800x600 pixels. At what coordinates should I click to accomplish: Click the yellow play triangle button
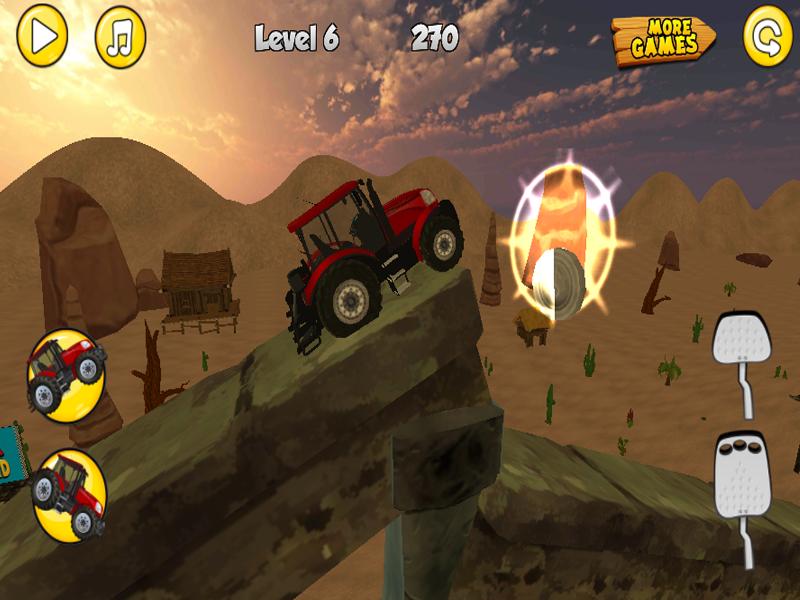tap(42, 36)
